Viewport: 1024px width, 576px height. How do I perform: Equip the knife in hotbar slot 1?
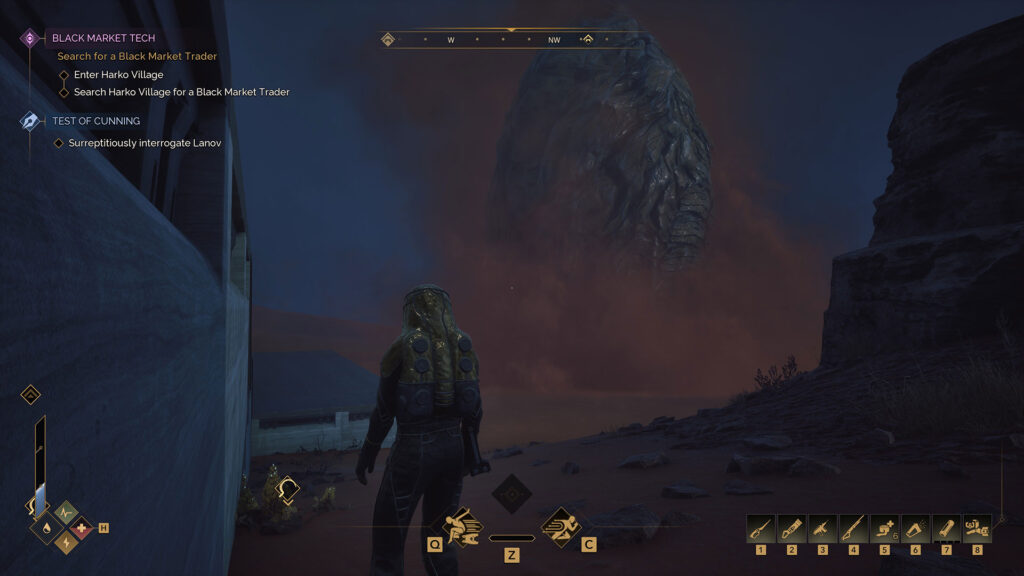[x=760, y=527]
